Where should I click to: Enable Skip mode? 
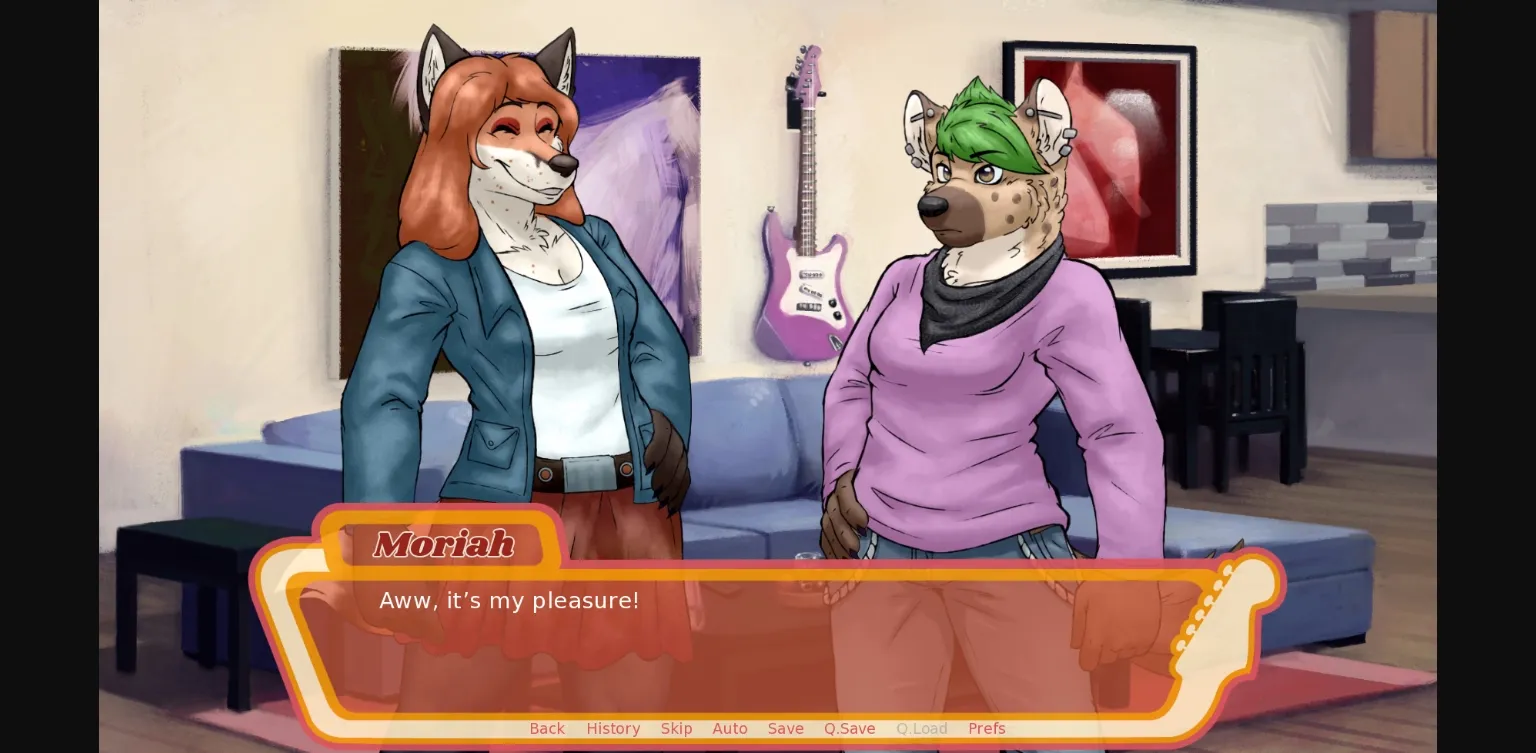pyautogui.click(x=676, y=729)
